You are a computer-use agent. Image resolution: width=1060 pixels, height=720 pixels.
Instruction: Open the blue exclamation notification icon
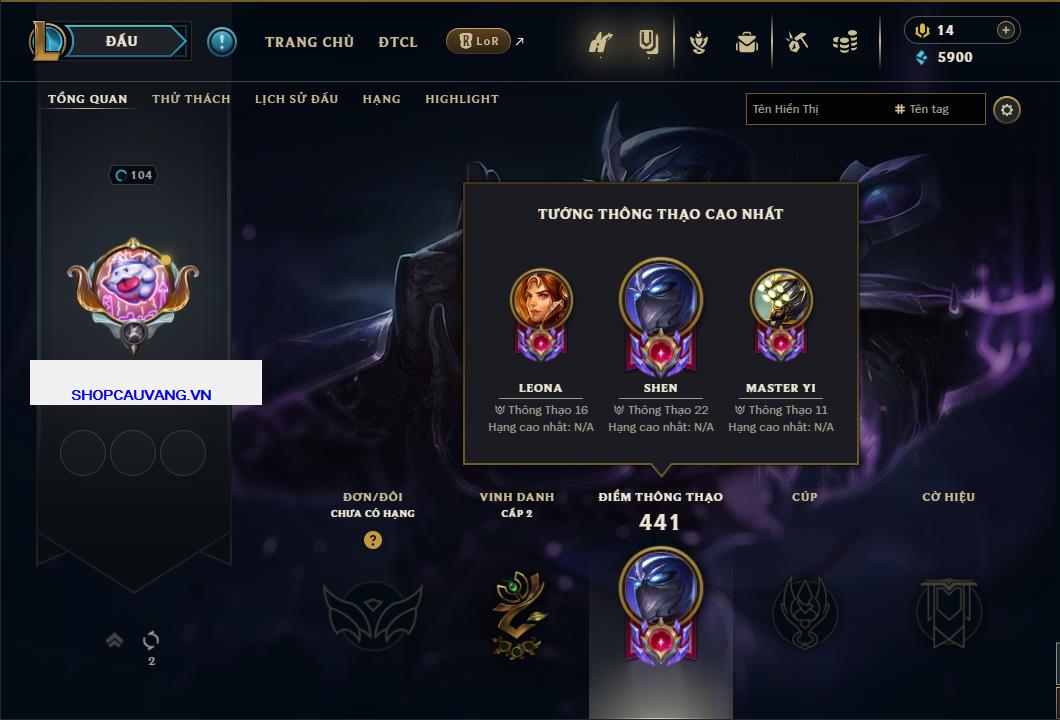[x=221, y=41]
